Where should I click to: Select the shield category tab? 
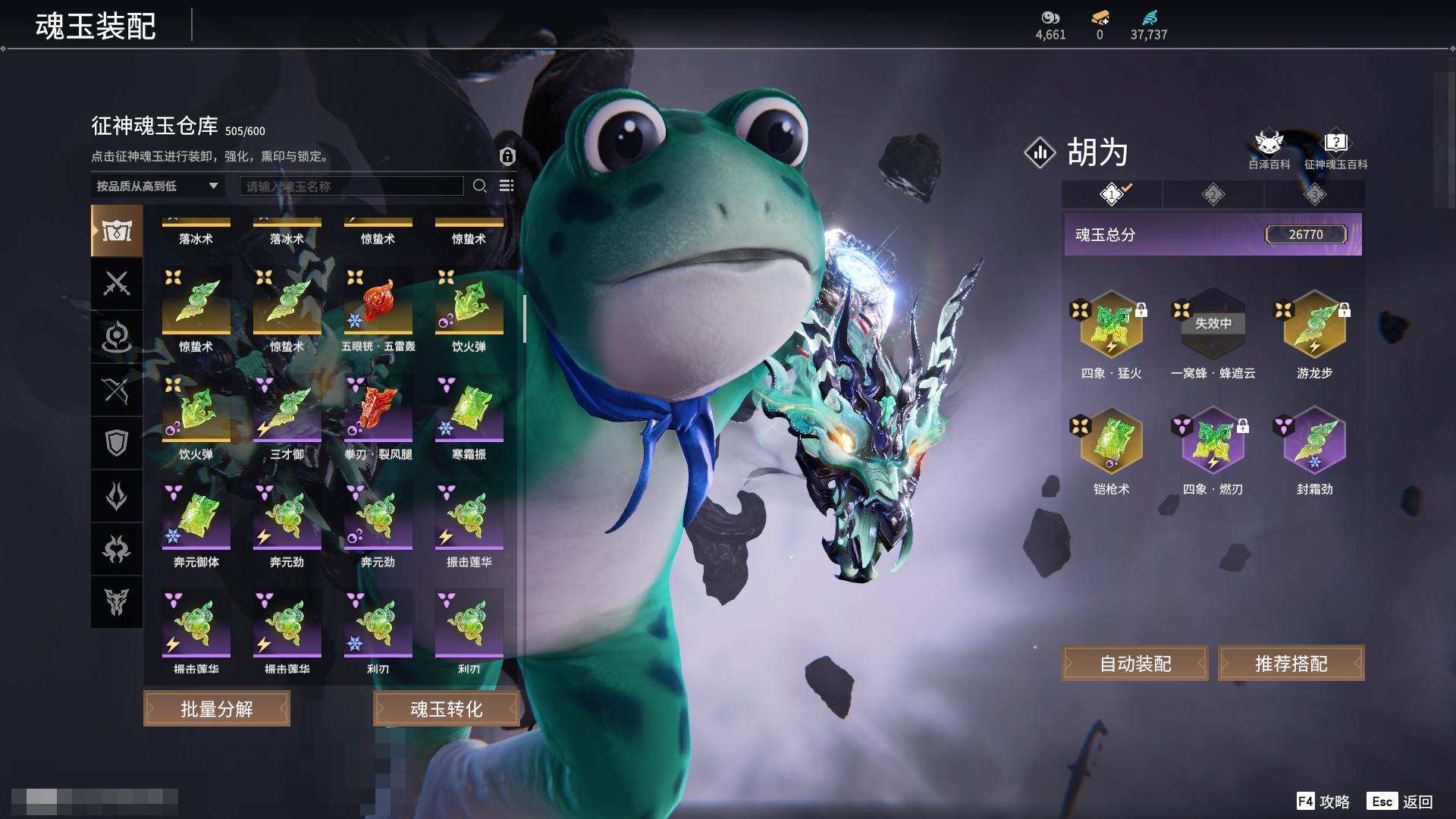(x=117, y=443)
